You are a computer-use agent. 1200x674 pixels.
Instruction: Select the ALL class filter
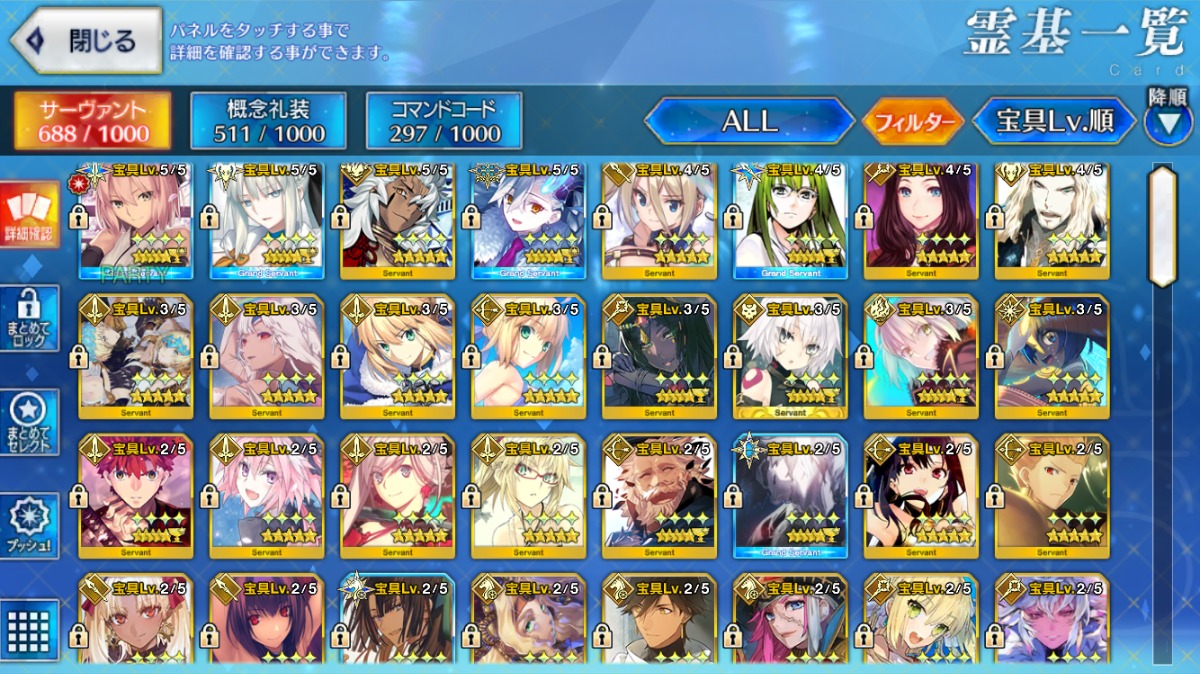click(749, 122)
